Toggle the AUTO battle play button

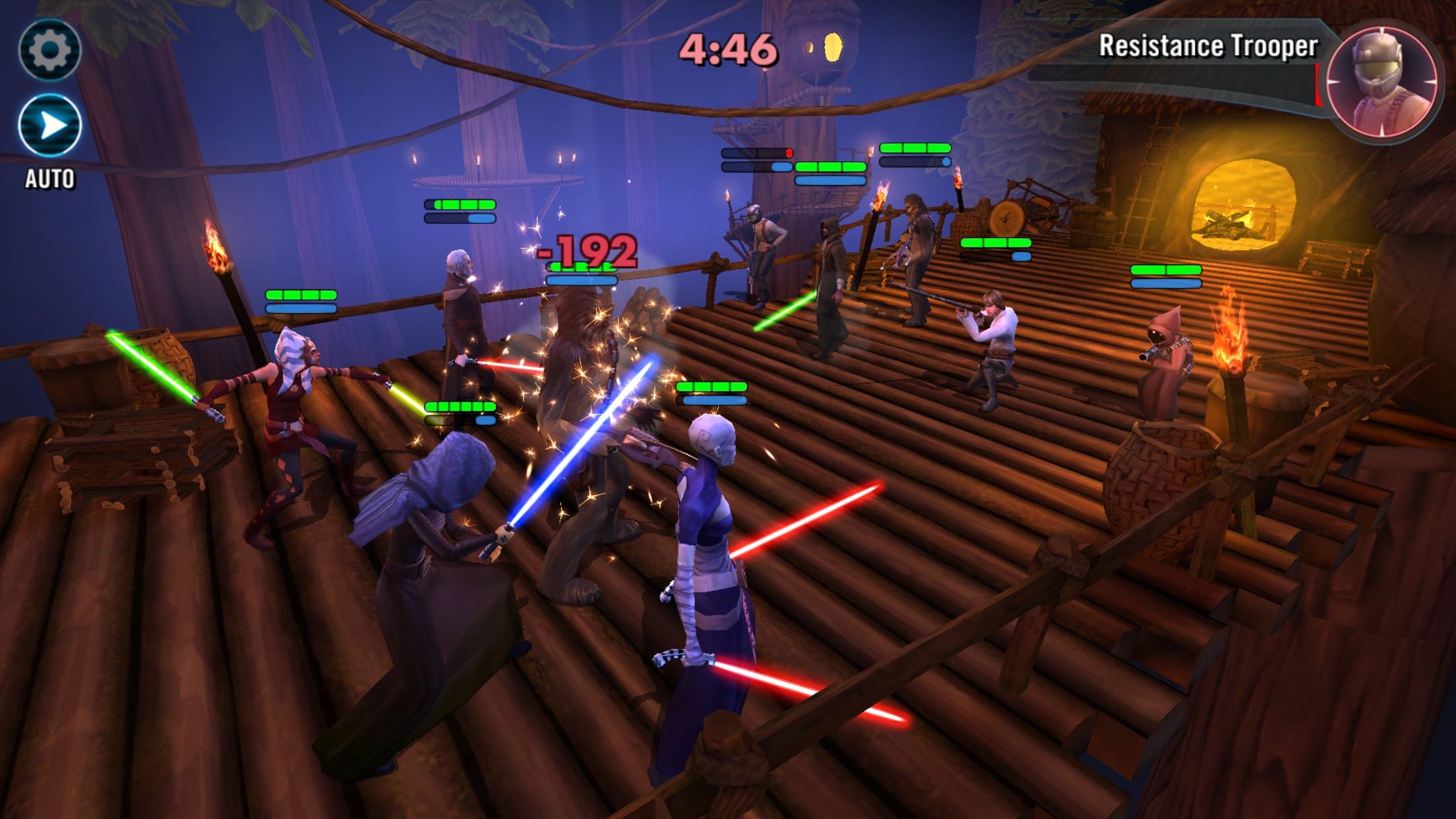50,126
